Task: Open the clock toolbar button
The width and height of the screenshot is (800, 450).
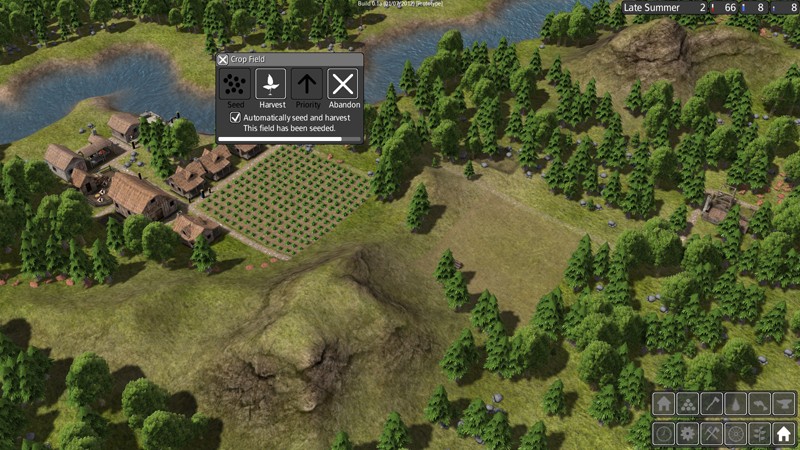Action: coord(664,434)
